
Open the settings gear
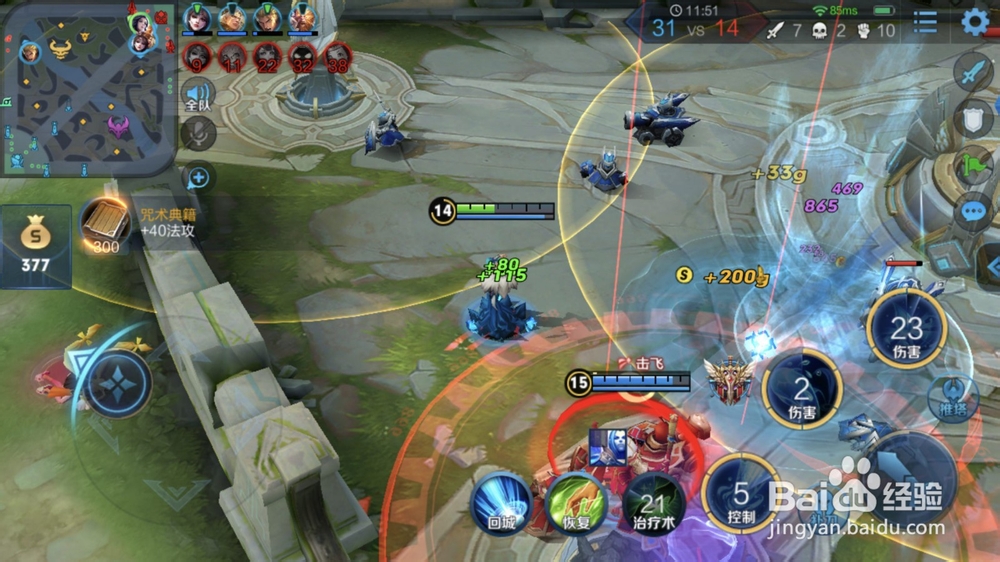tap(974, 22)
